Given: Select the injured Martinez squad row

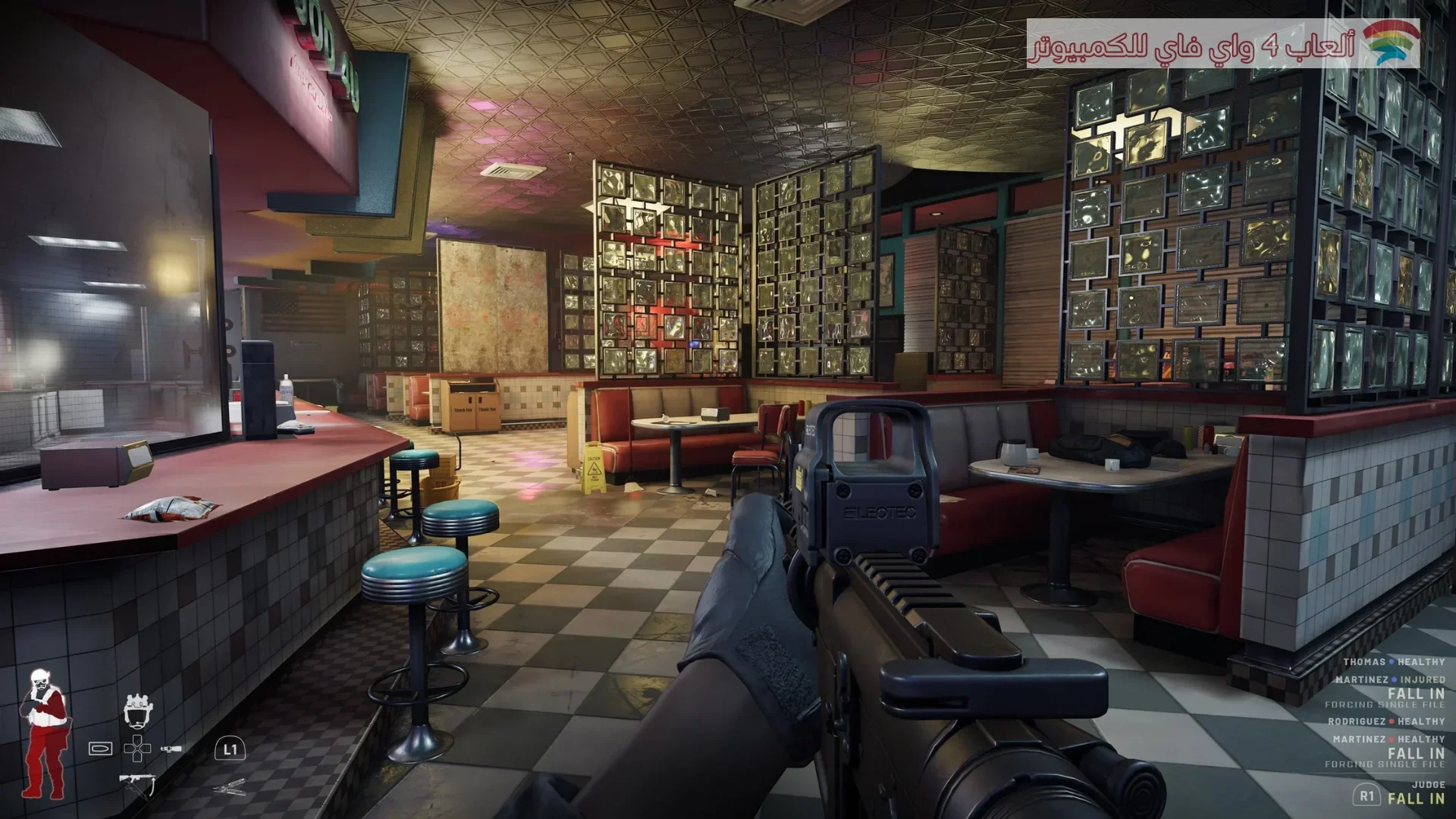Looking at the screenshot, I should pos(1389,679).
